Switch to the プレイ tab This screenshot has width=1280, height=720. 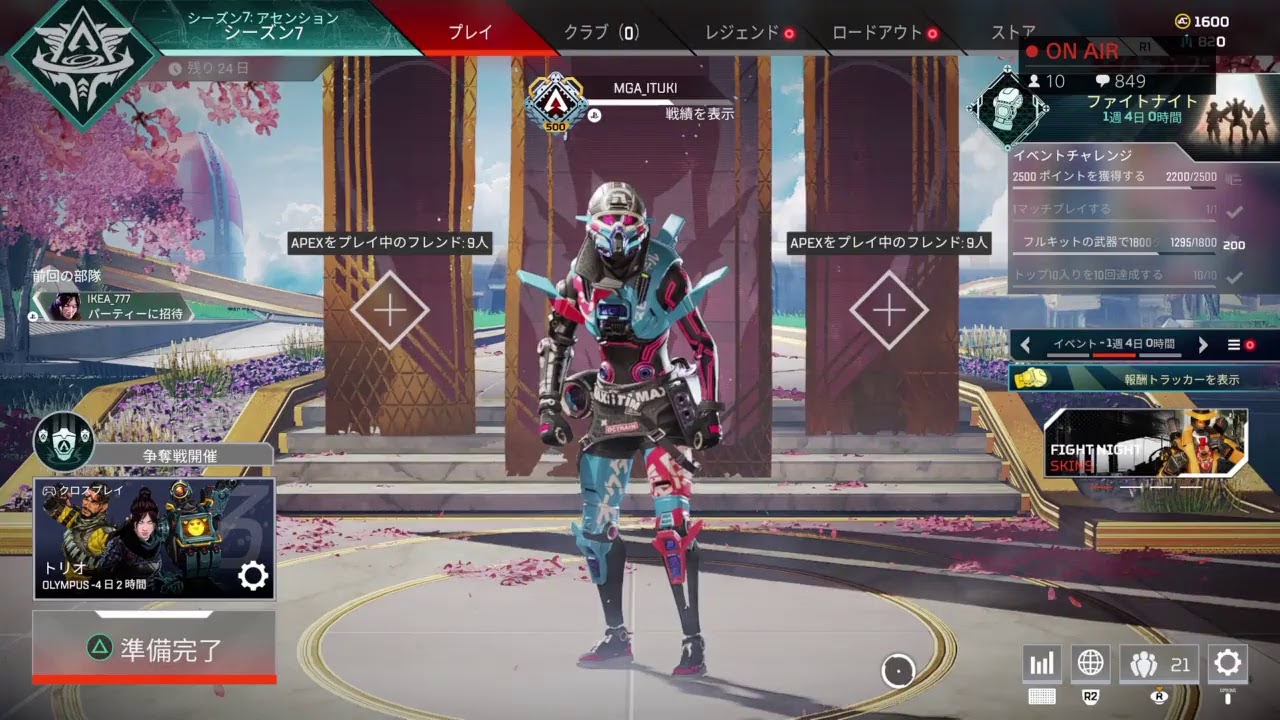(x=470, y=32)
